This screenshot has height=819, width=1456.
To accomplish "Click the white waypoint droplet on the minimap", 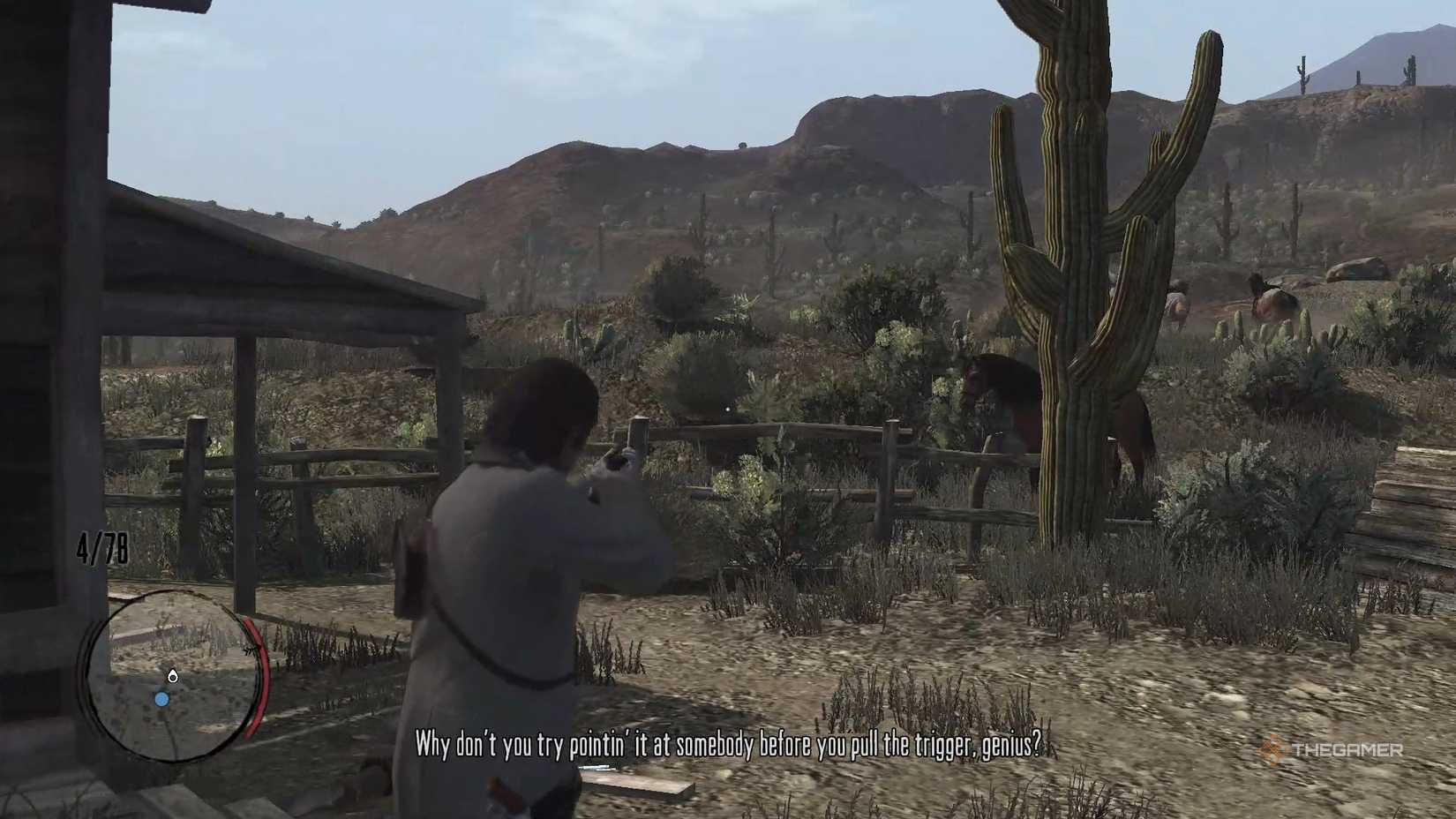I will (173, 677).
